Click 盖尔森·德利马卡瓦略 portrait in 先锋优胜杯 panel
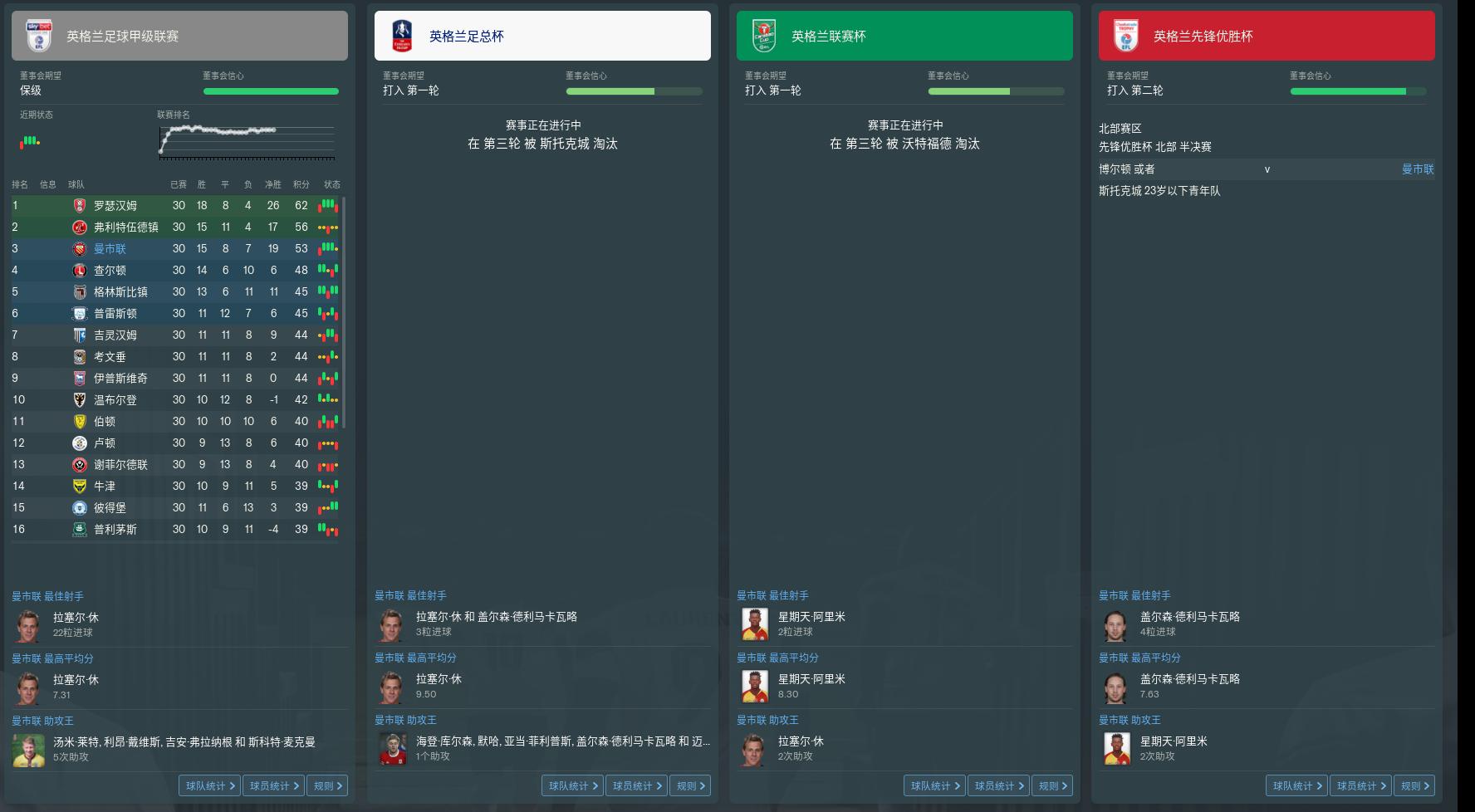This screenshot has height=812, width=1475. [1116, 624]
